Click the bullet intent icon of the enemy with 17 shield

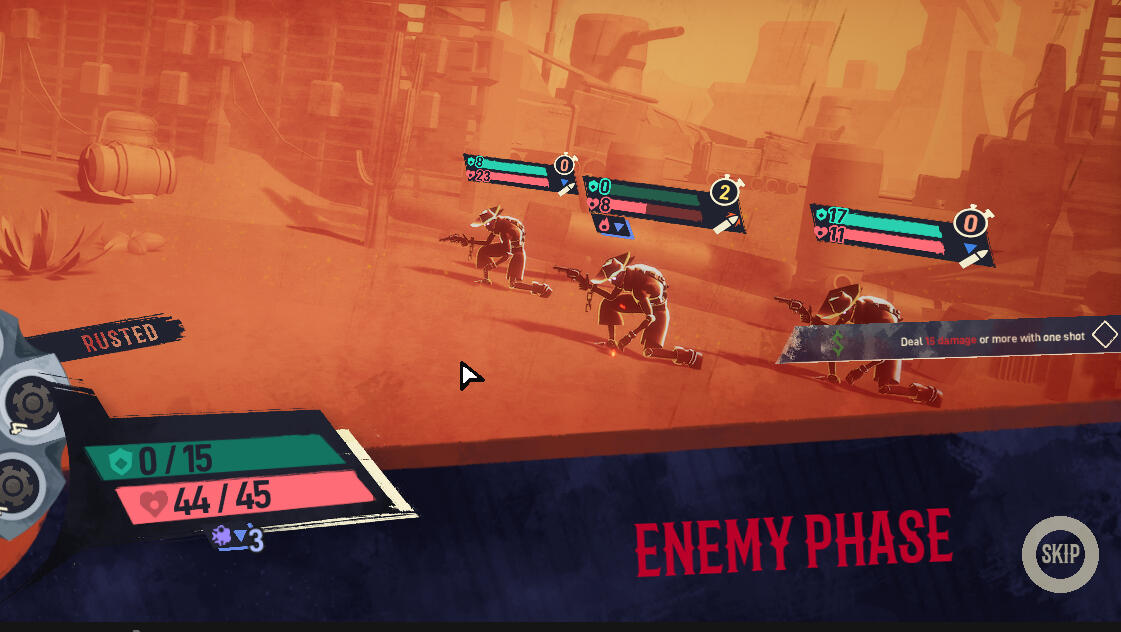[x=970, y=258]
